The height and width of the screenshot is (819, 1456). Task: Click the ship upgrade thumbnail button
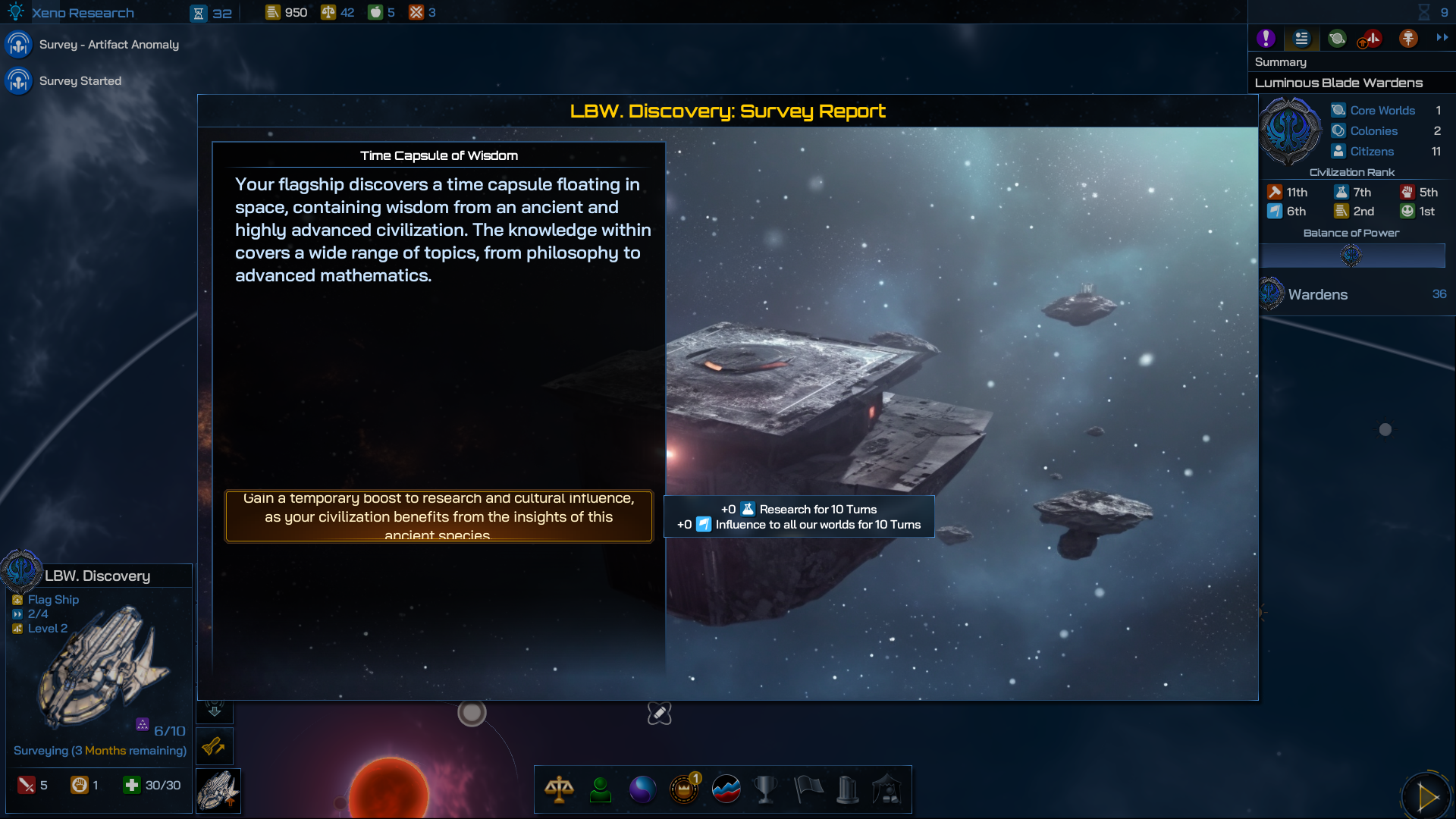(218, 791)
